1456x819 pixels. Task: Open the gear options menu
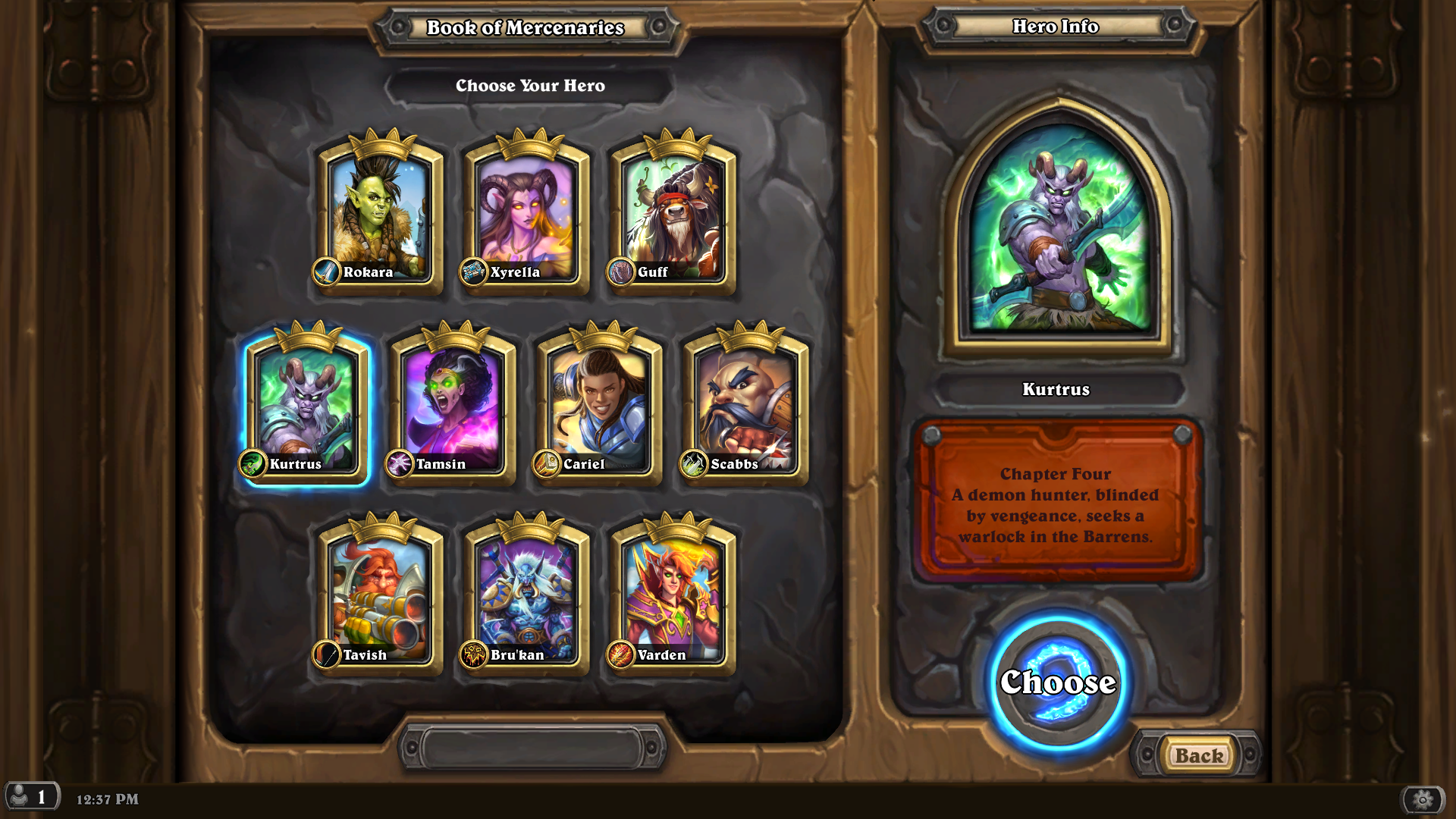pyautogui.click(x=1423, y=799)
